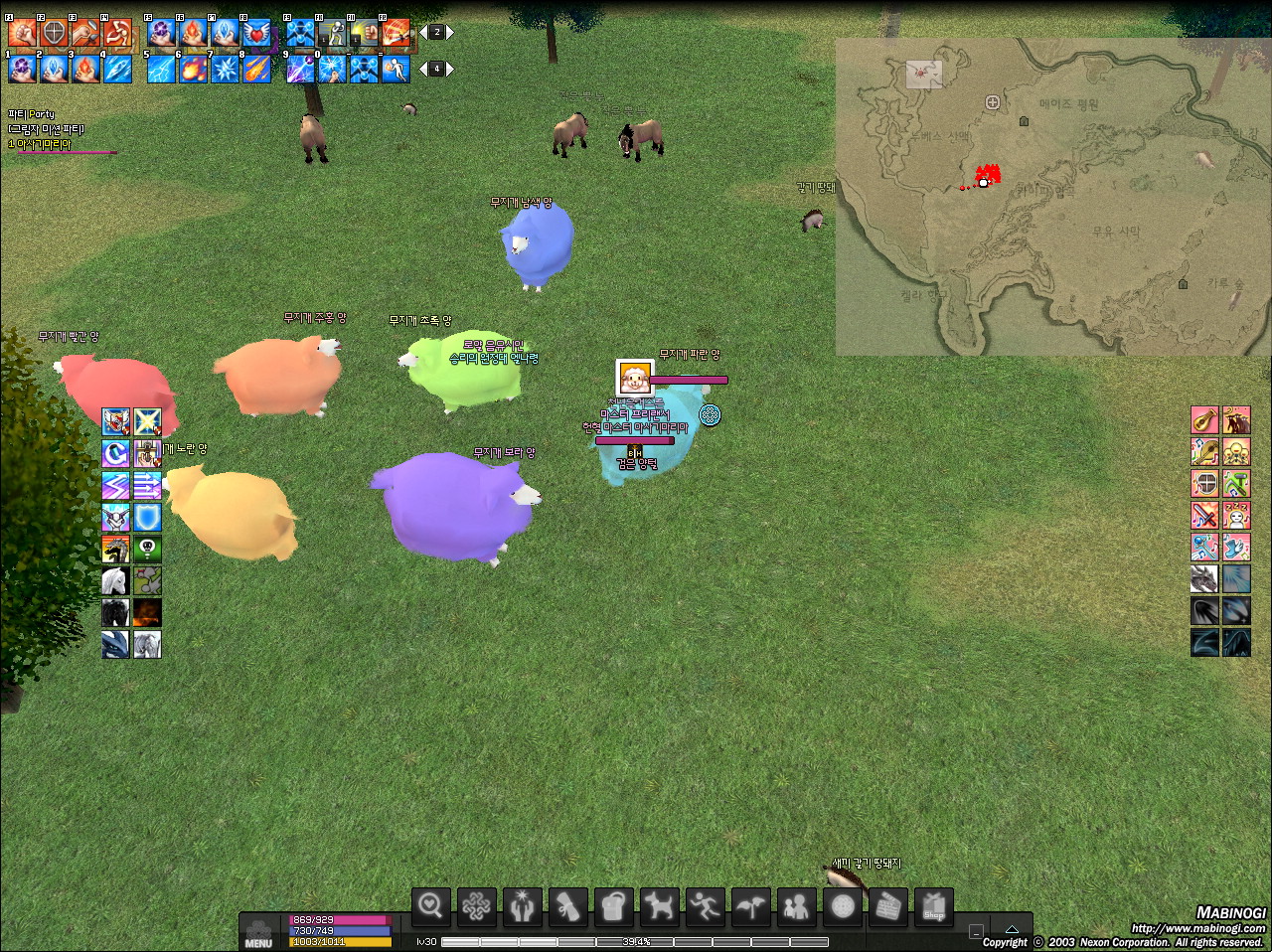Click the dog icon to open the pet window
The width and height of the screenshot is (1272, 952).
659,904
